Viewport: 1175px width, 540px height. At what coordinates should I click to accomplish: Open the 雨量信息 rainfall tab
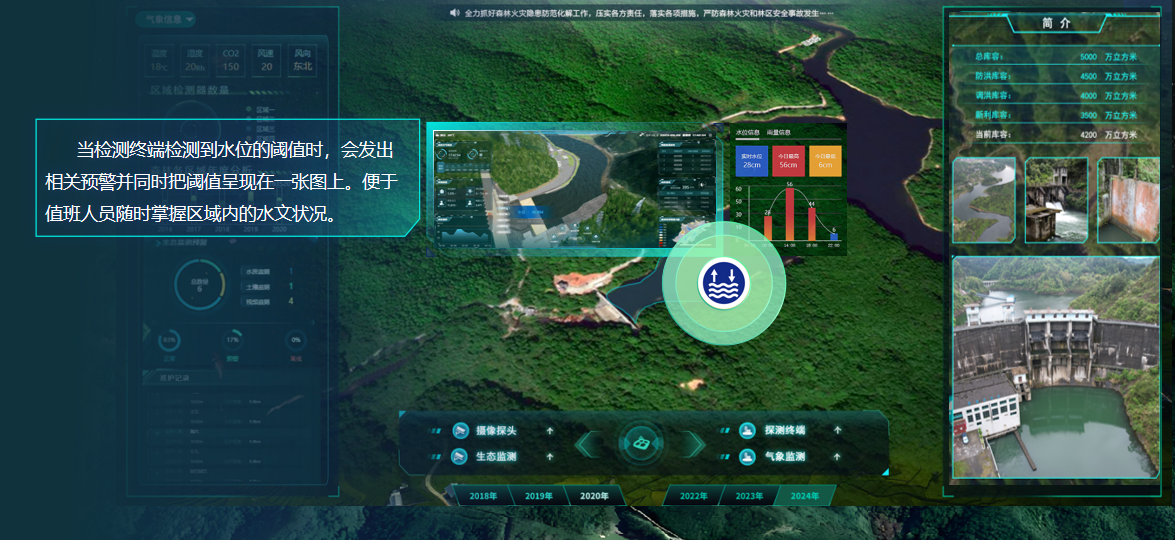coord(779,132)
